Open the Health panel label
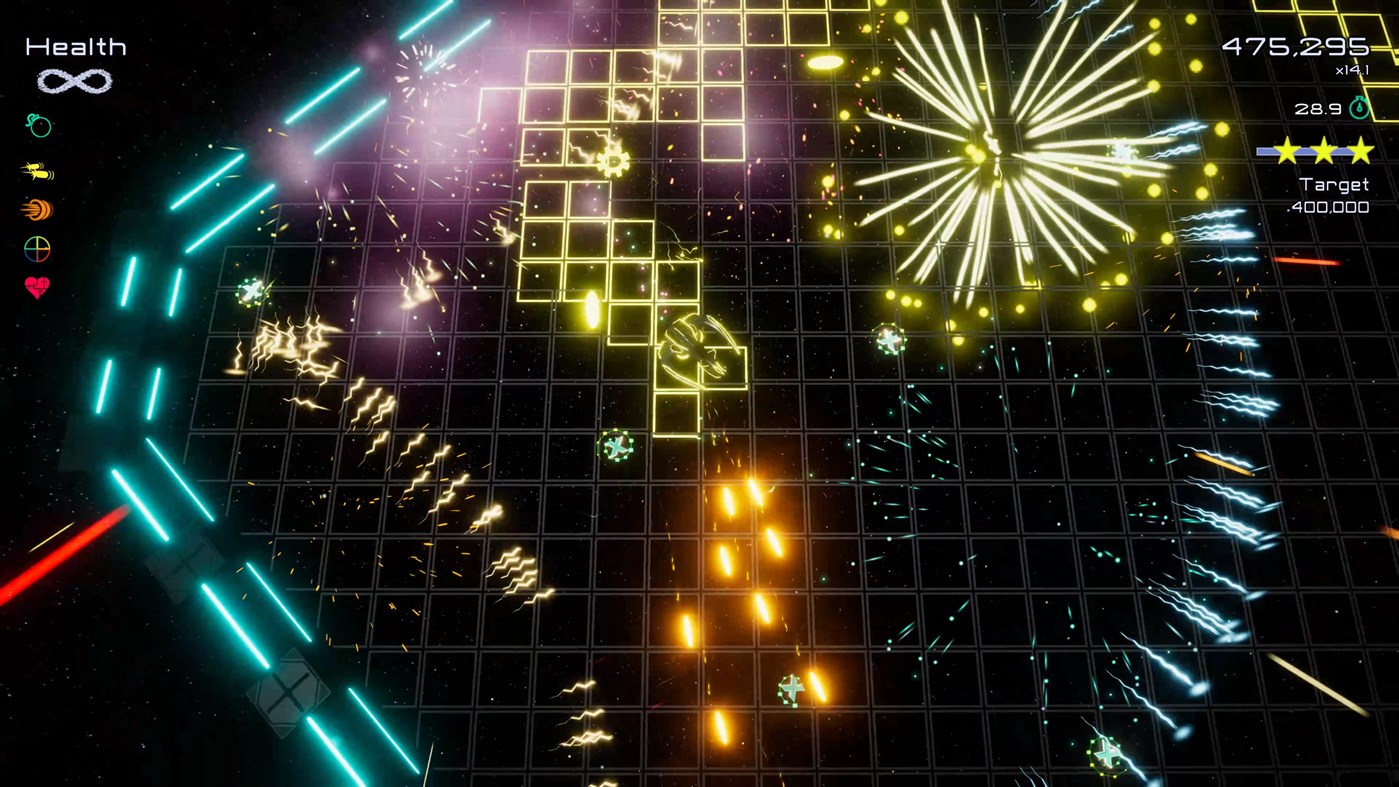 (75, 45)
